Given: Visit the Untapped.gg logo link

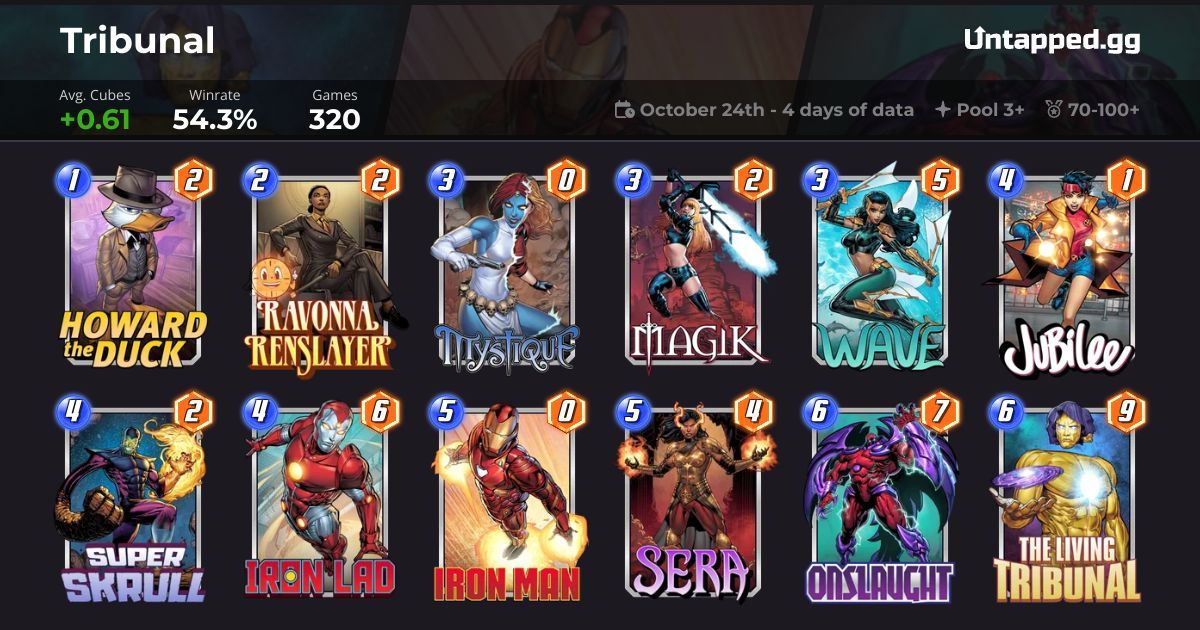Looking at the screenshot, I should 1052,40.
